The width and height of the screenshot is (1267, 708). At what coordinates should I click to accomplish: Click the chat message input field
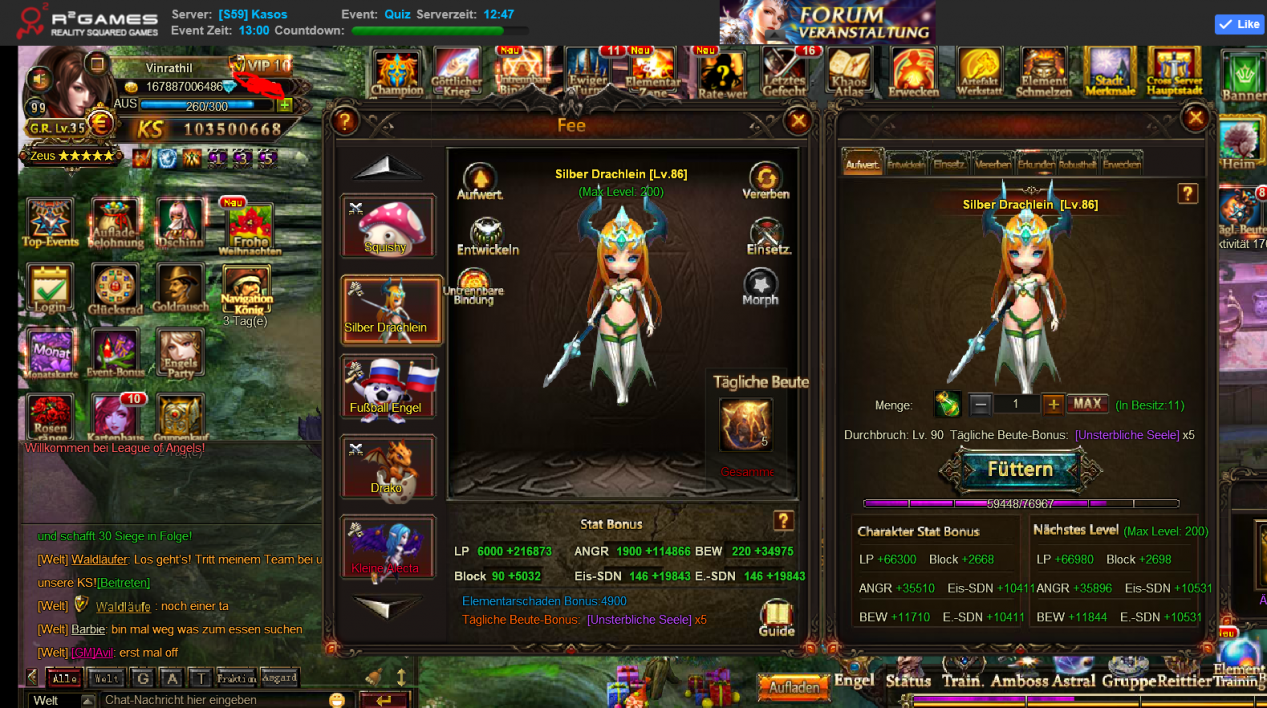(215, 700)
